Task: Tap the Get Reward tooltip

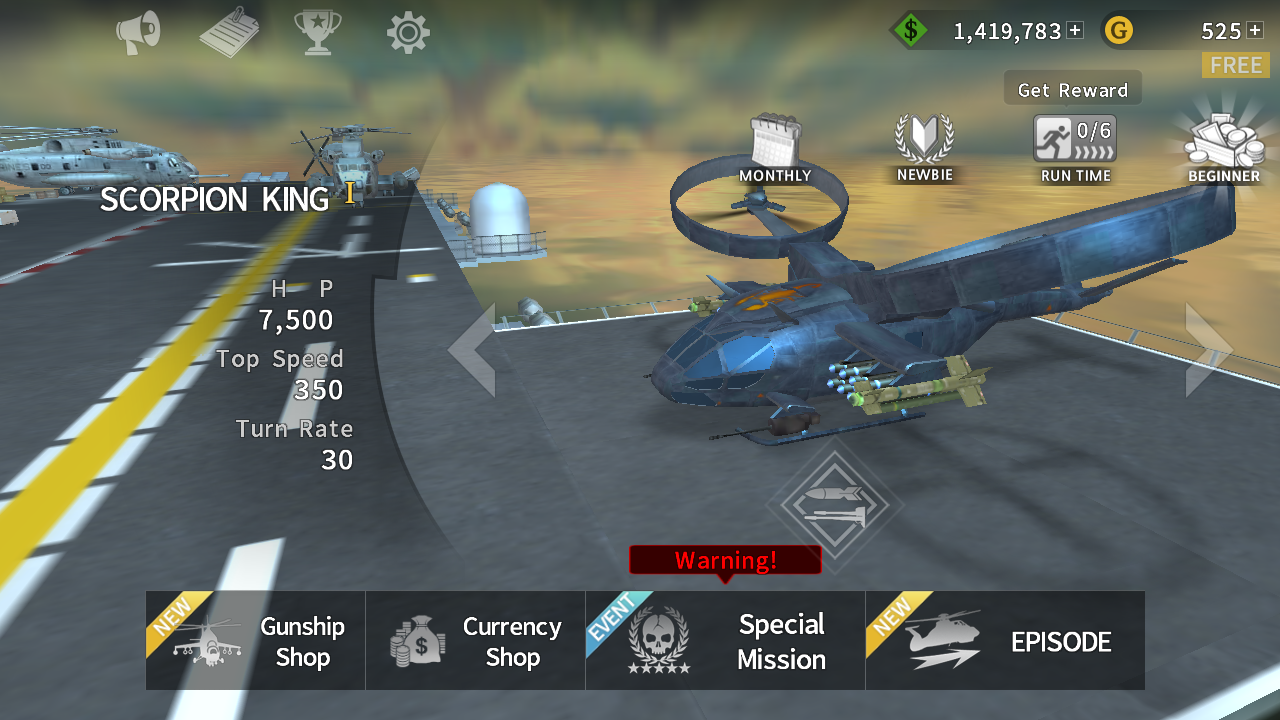Action: (x=1072, y=88)
